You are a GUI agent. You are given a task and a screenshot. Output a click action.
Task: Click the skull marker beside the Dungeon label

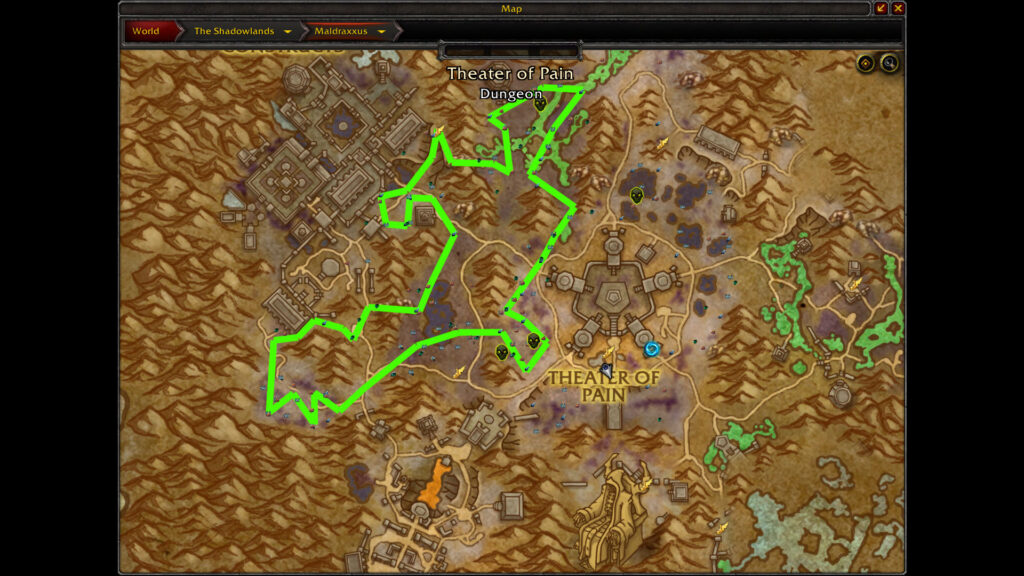pyautogui.click(x=540, y=103)
